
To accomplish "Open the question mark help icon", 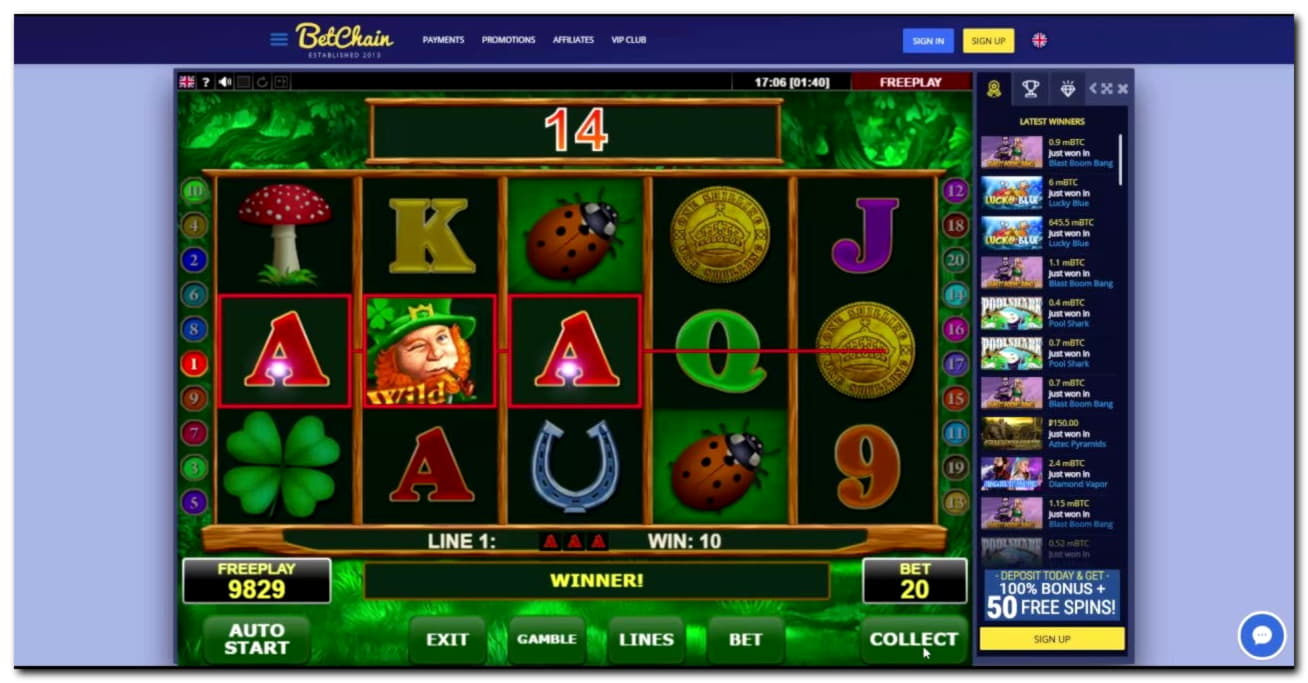I will coord(206,82).
